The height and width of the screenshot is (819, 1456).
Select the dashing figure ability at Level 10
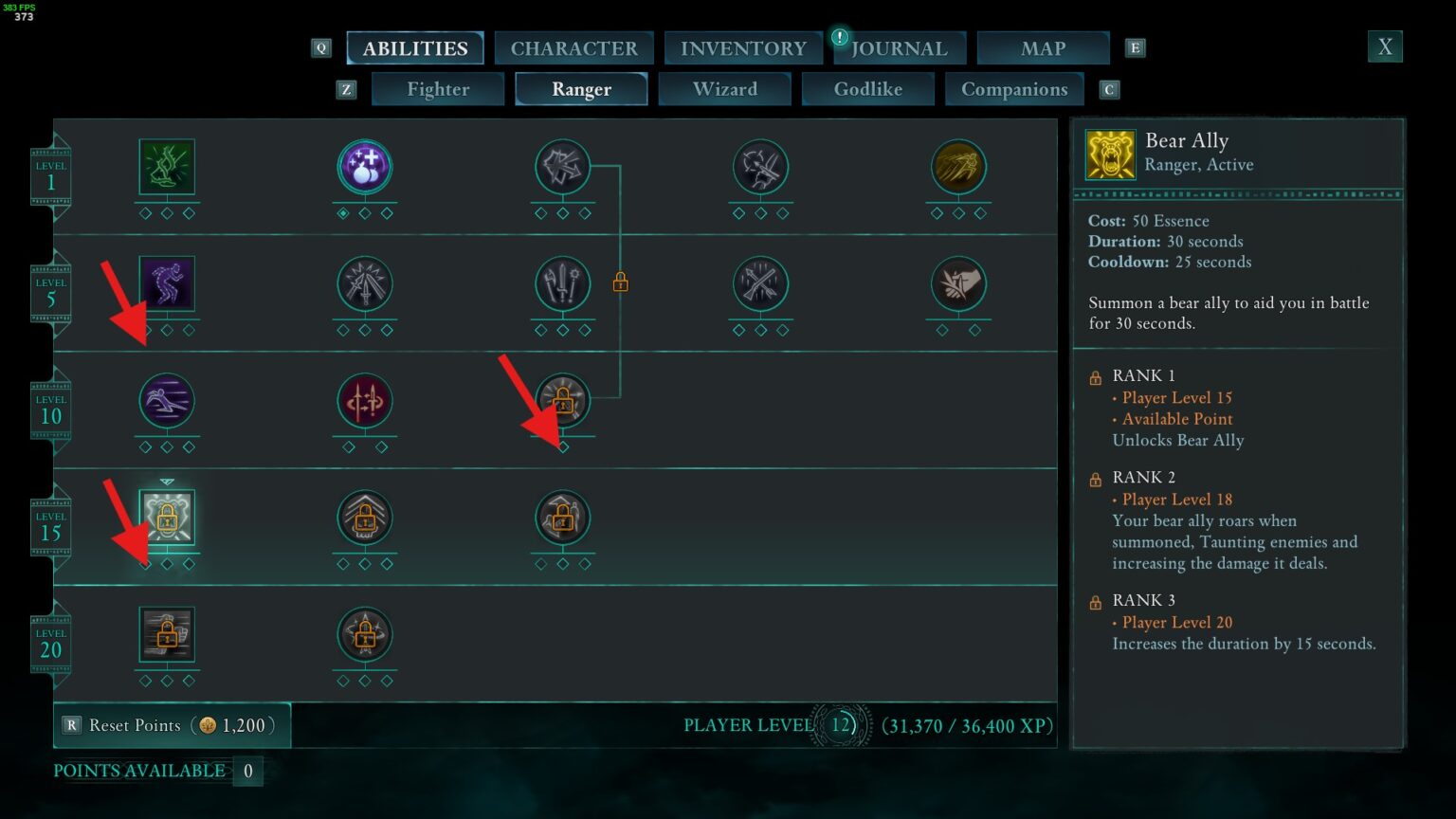click(x=167, y=400)
